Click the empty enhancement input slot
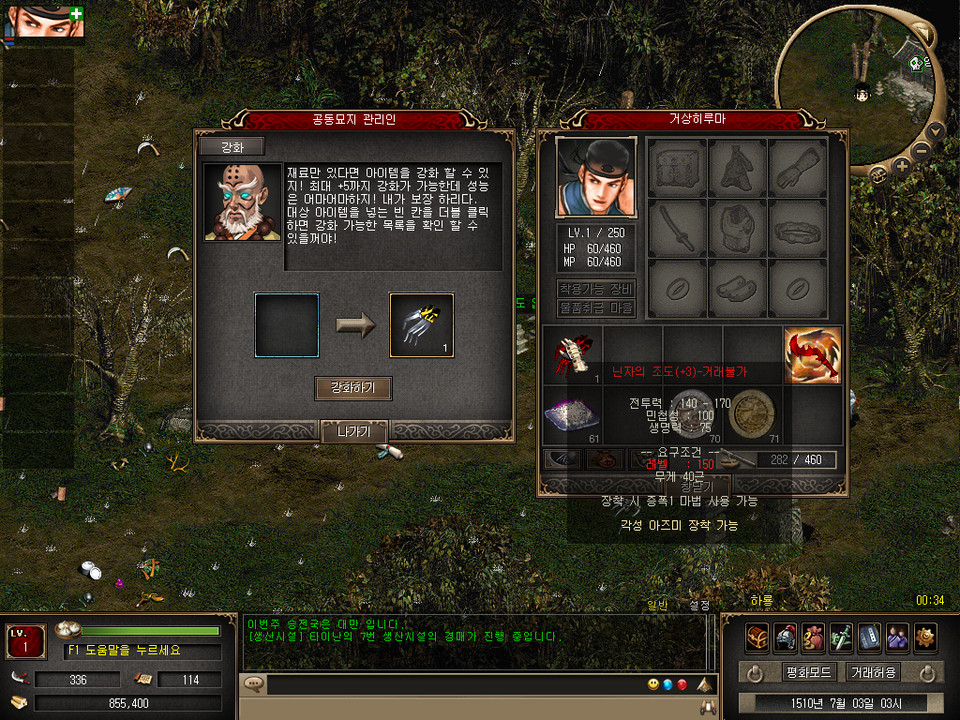The image size is (960, 720). 287,325
